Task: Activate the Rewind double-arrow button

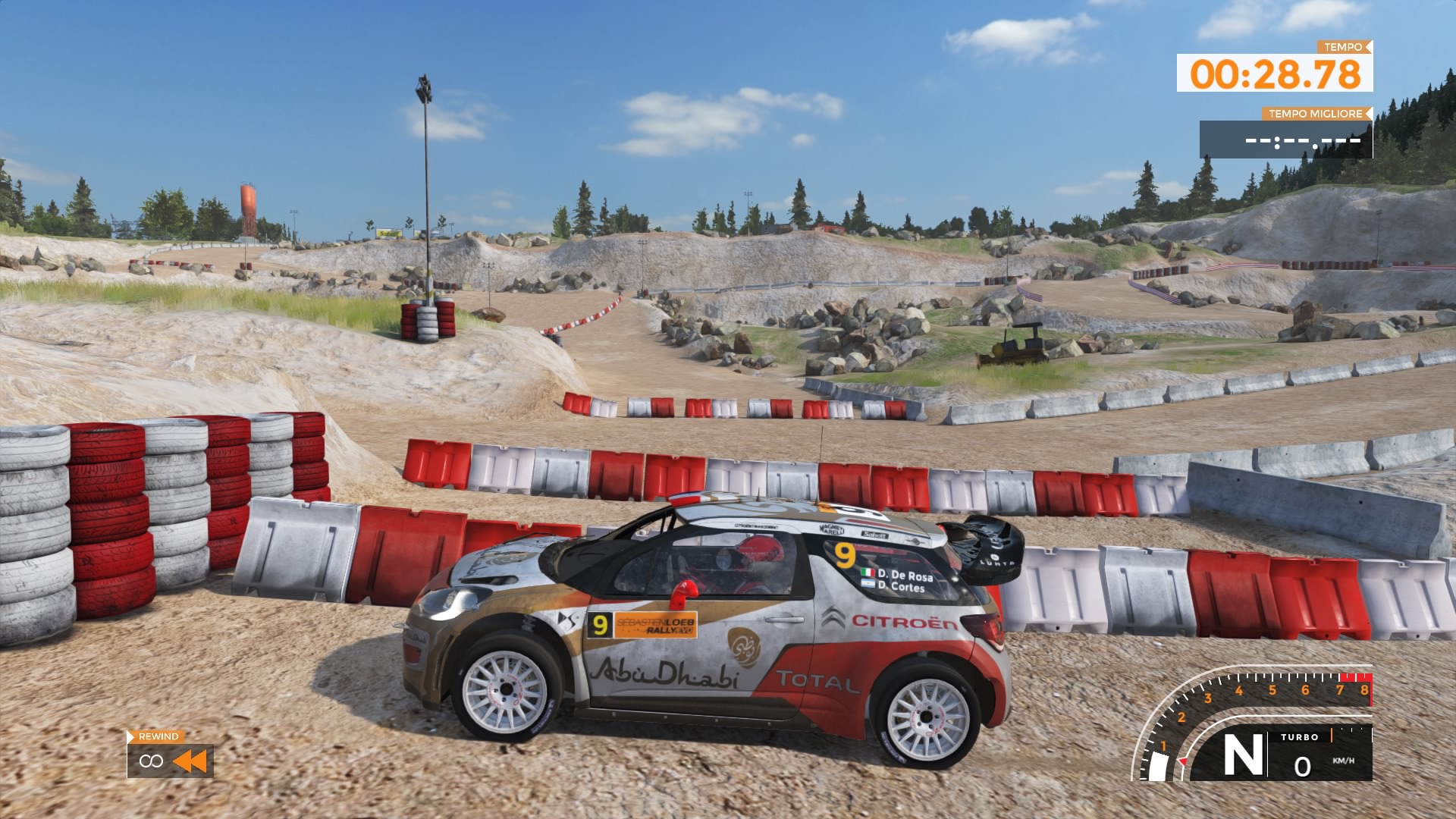Action: pos(190,761)
